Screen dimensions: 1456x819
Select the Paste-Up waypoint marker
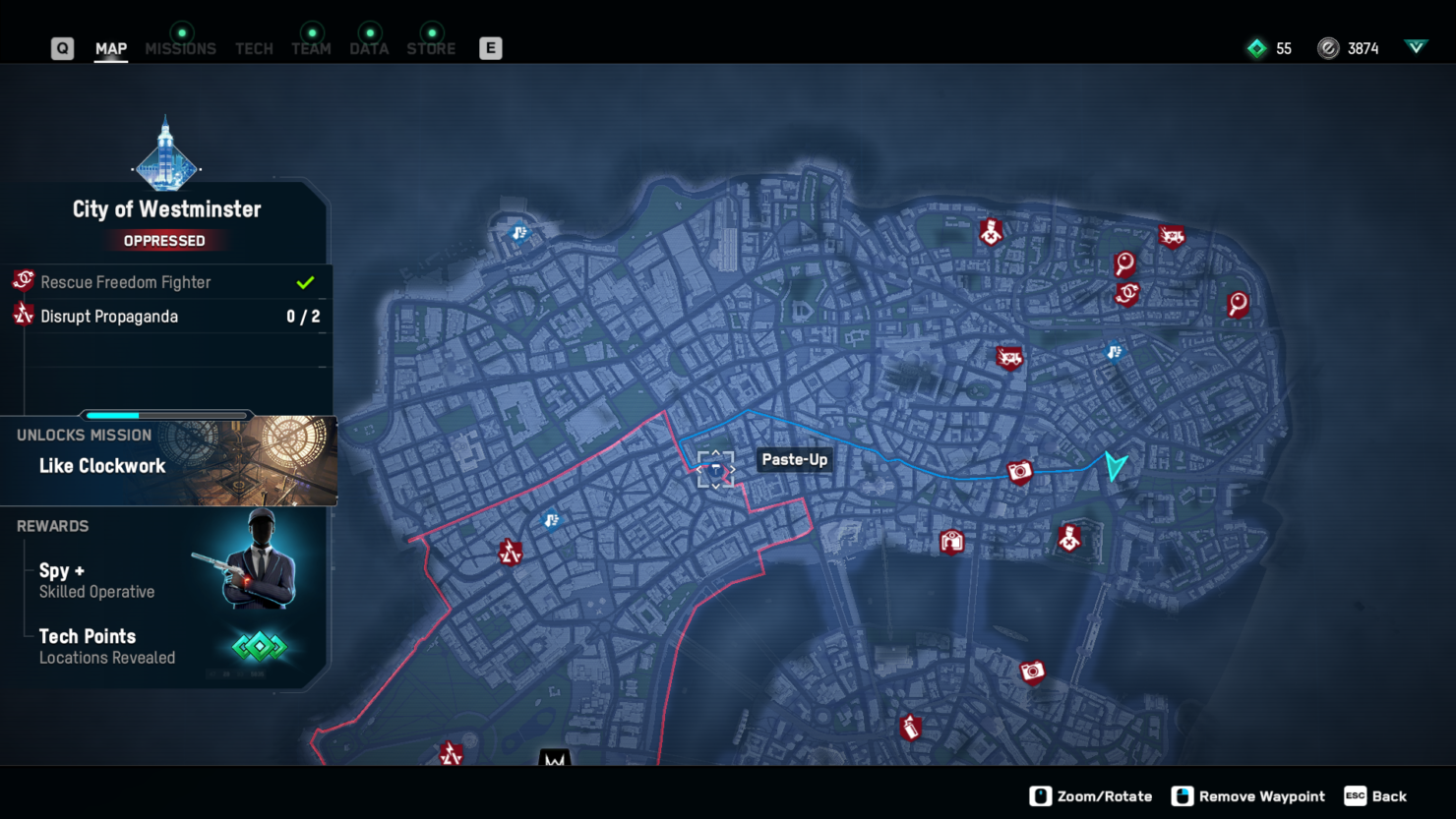[x=716, y=469]
